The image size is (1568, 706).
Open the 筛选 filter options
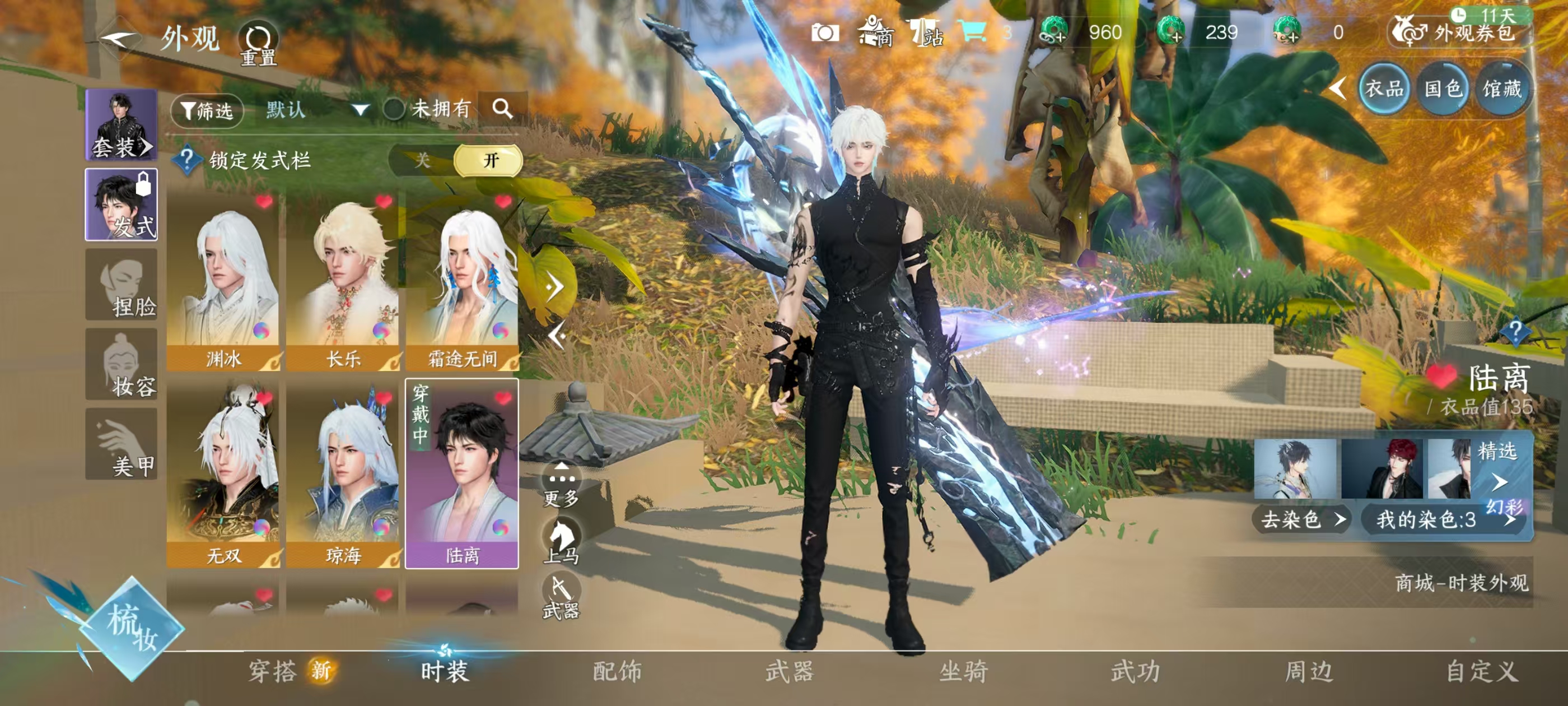pos(207,110)
